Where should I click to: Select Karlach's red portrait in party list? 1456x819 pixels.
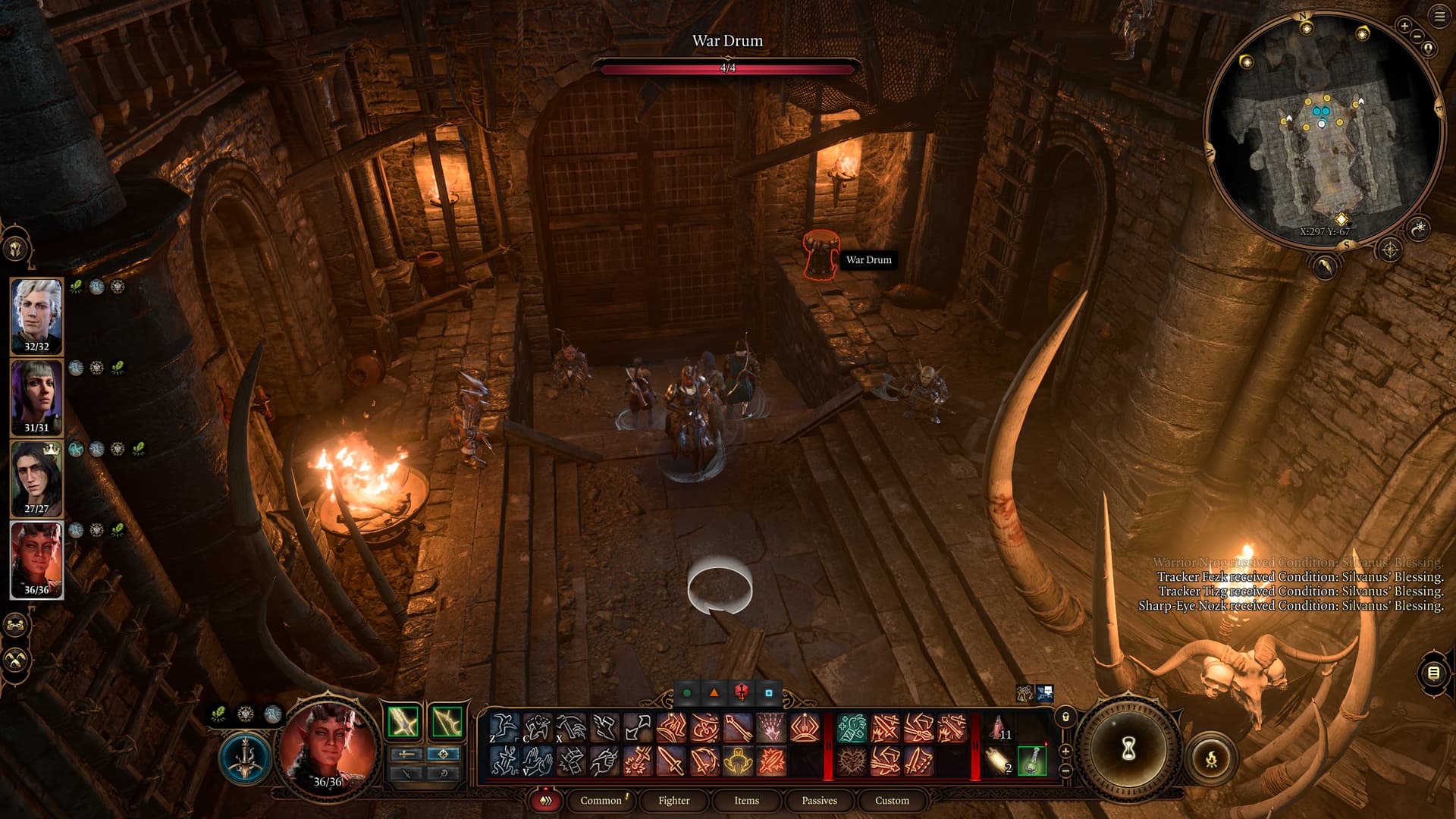coord(36,559)
